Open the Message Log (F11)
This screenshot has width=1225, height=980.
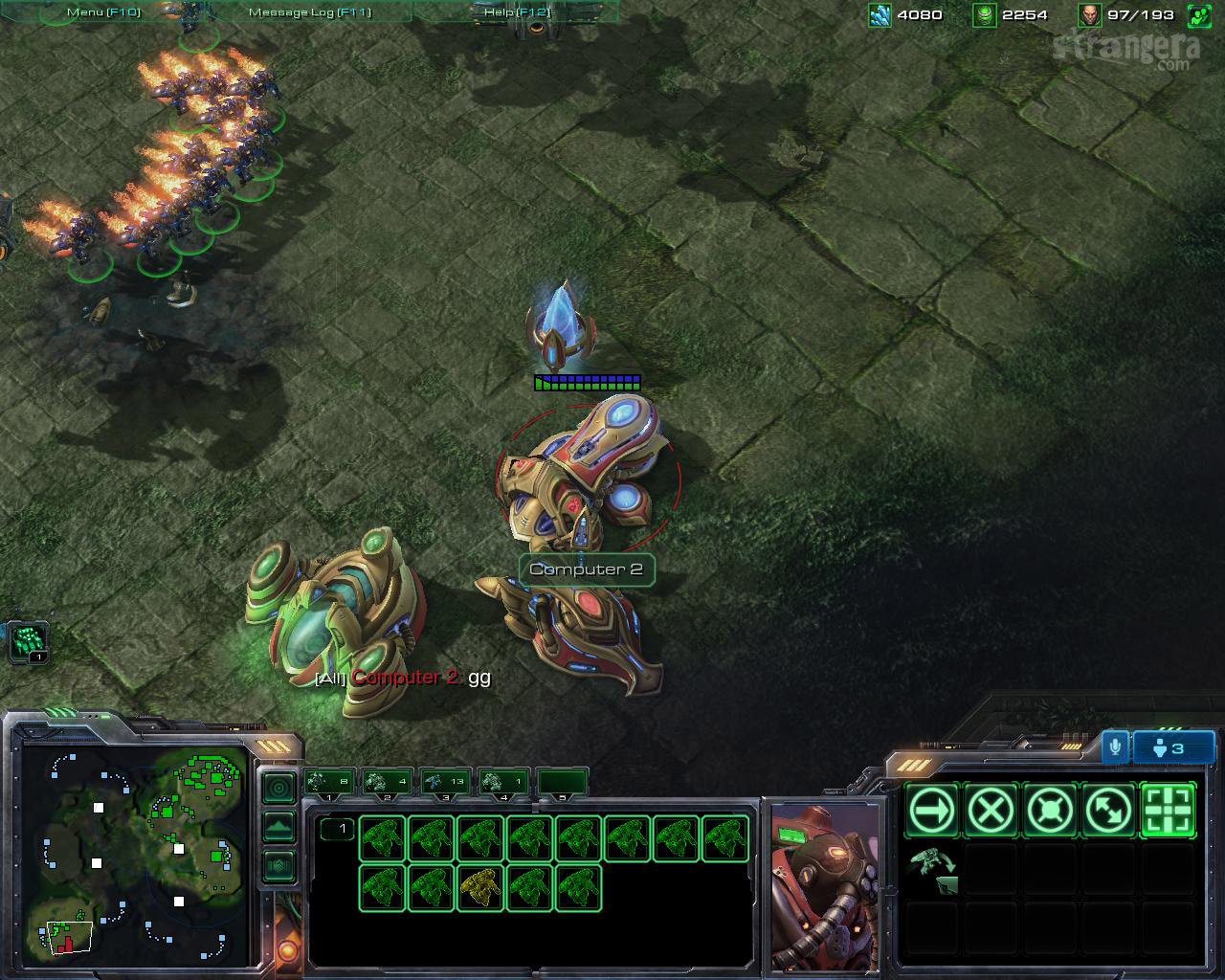(309, 12)
